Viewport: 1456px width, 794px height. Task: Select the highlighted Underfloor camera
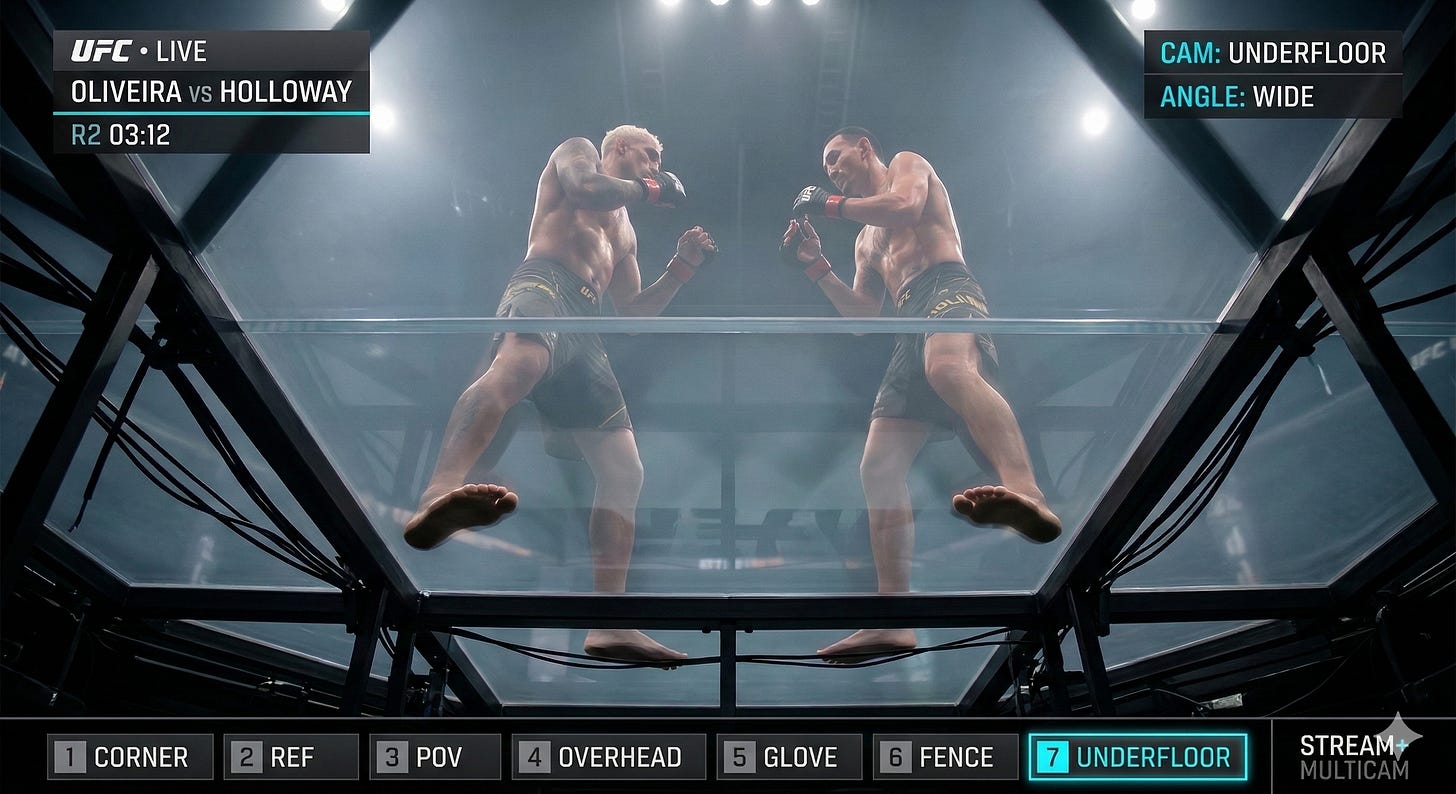[x=1138, y=757]
